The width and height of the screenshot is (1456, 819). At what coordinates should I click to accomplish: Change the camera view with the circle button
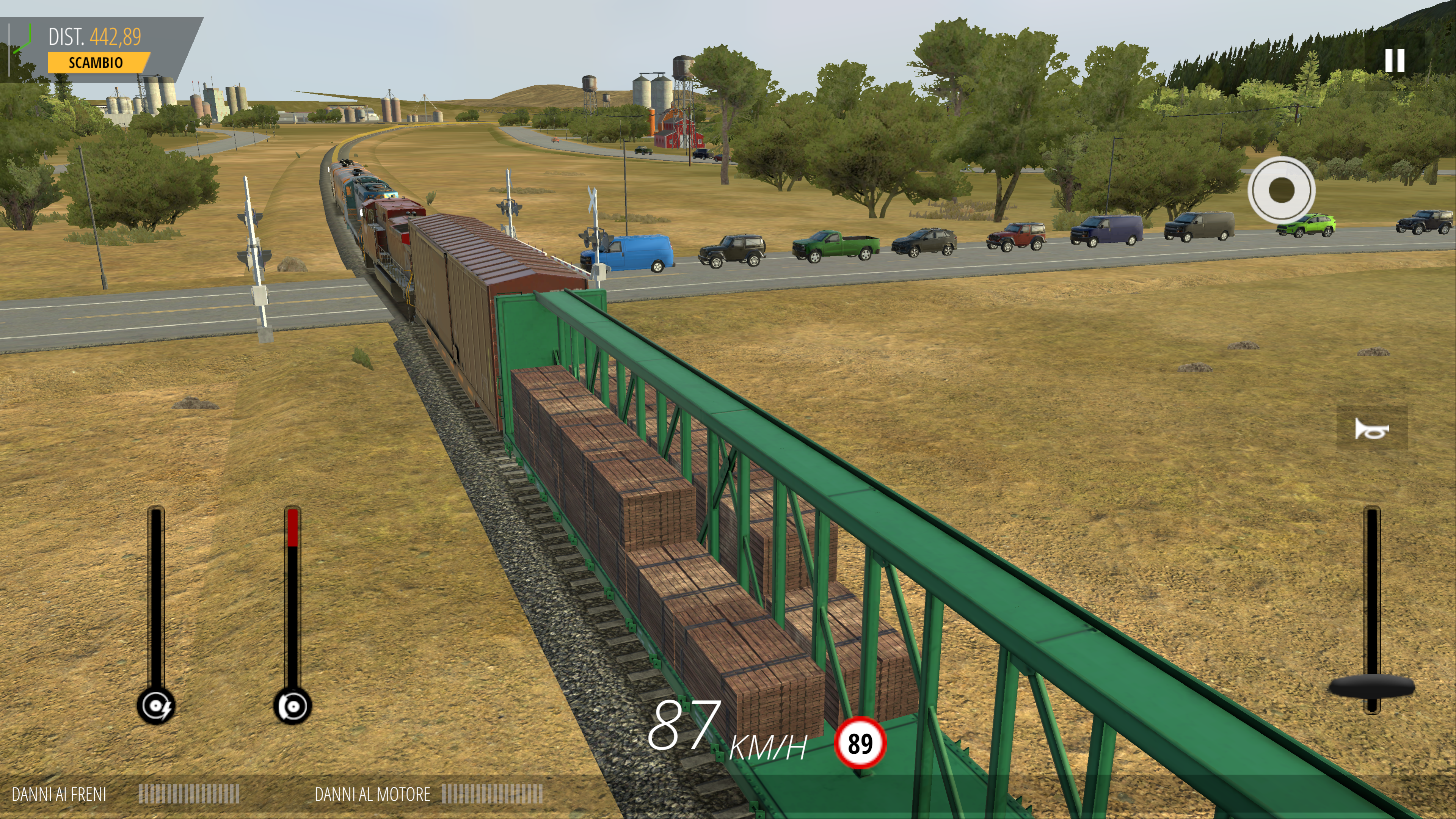(x=1281, y=190)
